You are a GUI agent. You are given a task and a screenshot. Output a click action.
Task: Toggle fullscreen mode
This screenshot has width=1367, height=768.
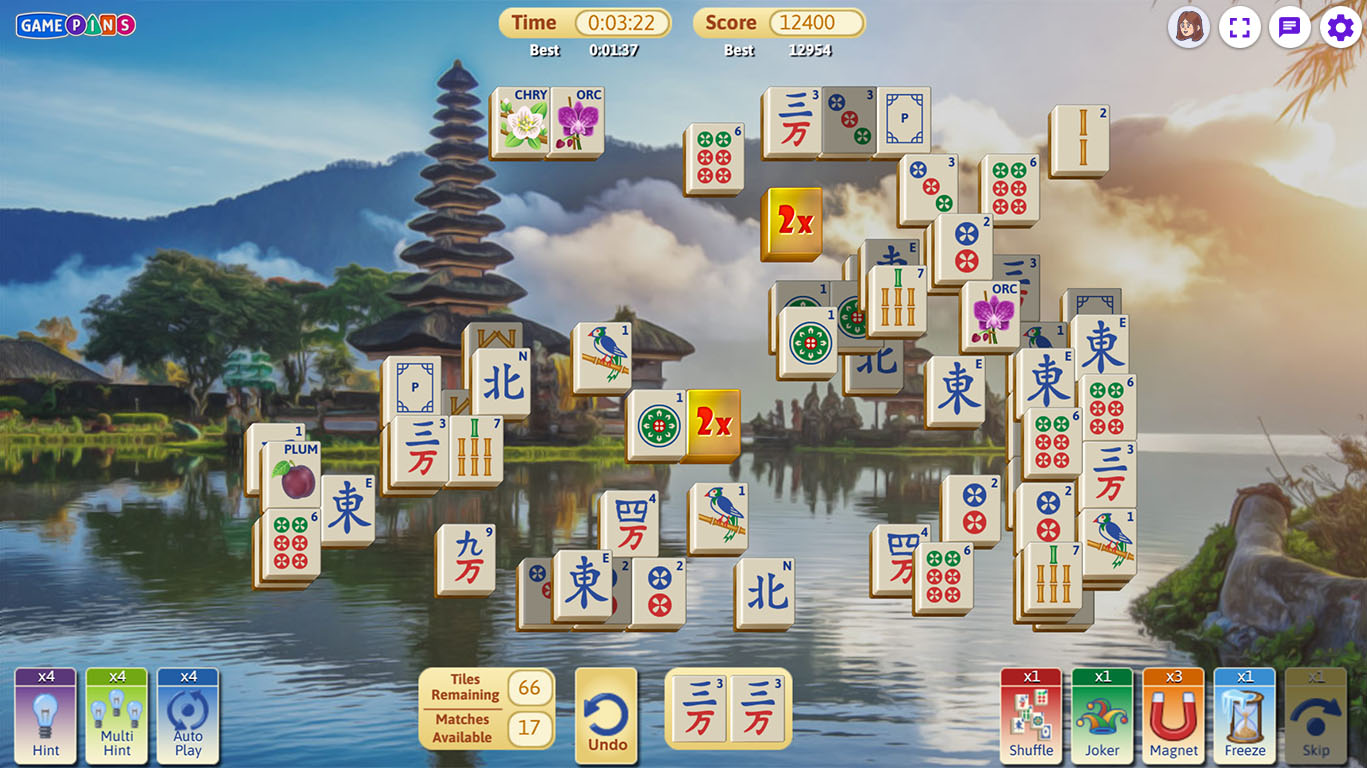[x=1240, y=27]
